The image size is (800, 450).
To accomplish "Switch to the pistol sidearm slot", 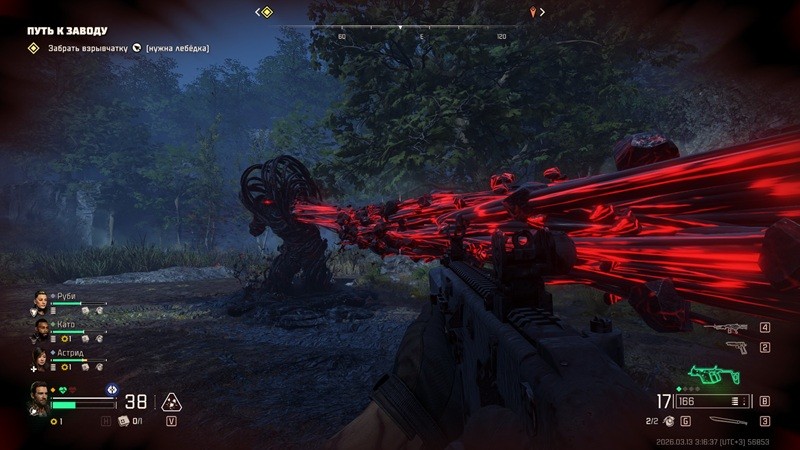I will (736, 347).
